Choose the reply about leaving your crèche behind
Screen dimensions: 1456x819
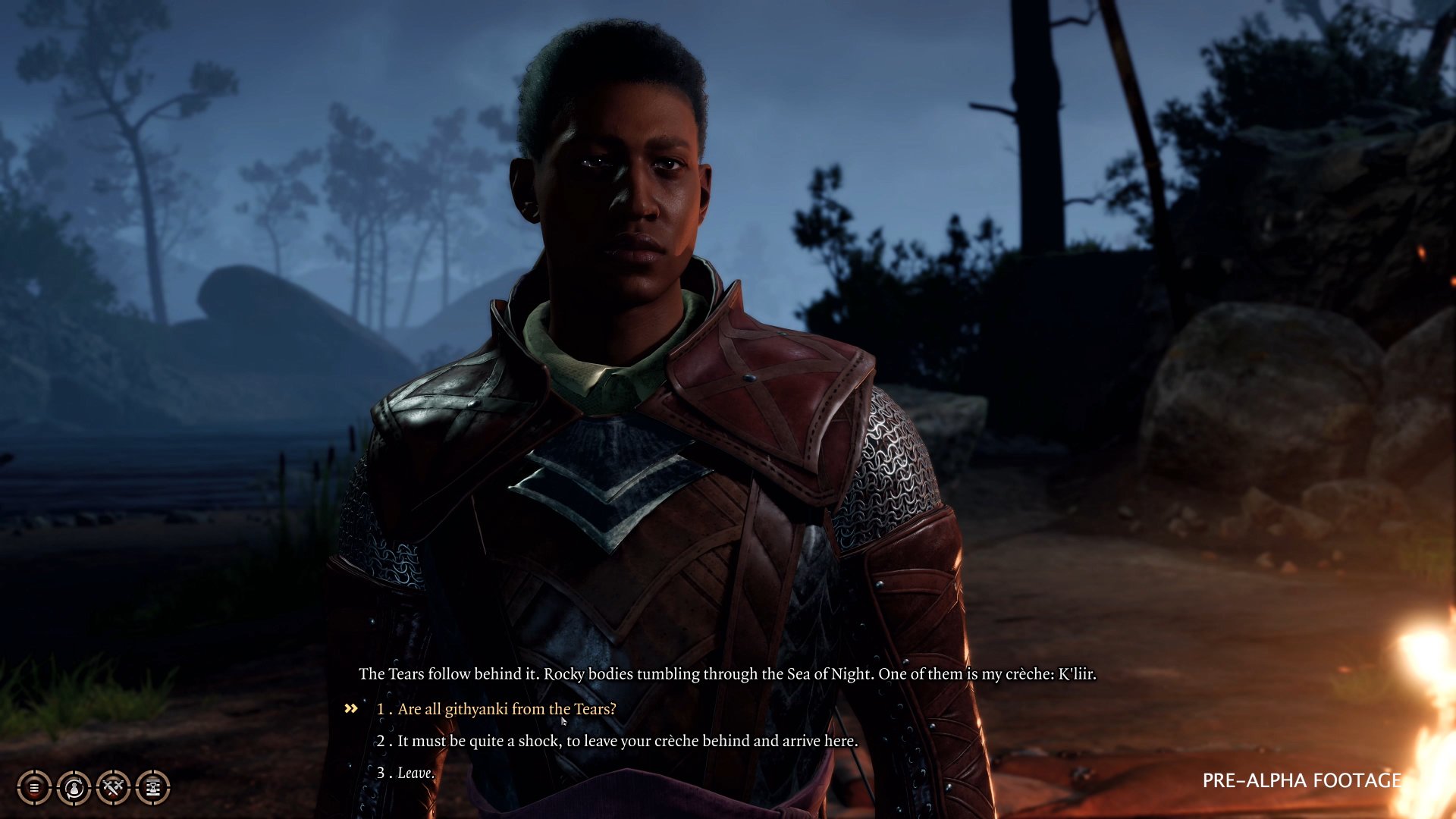(x=627, y=741)
